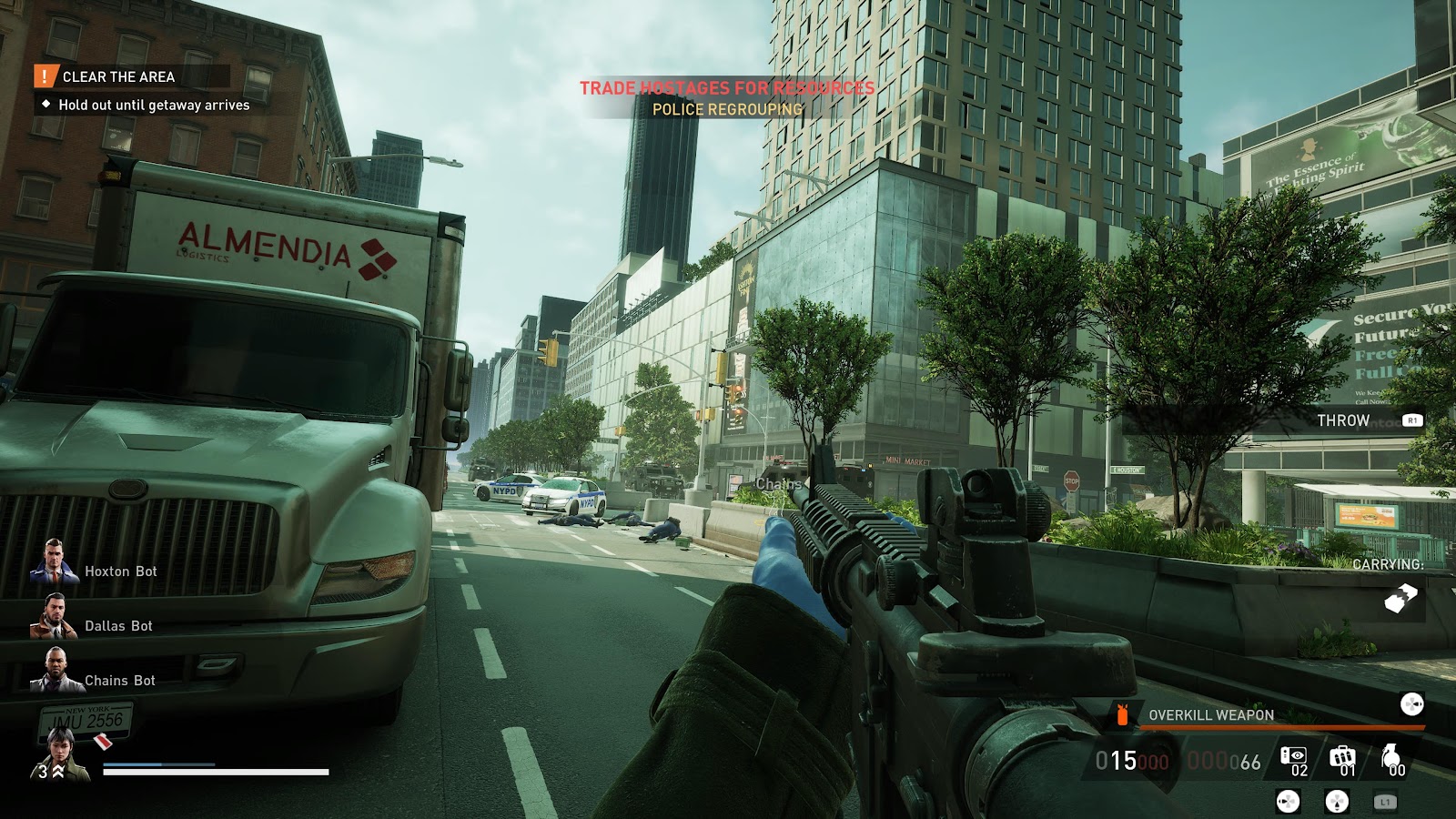Click your own character portrait
Viewport: 1456px width, 819px height.
62,756
